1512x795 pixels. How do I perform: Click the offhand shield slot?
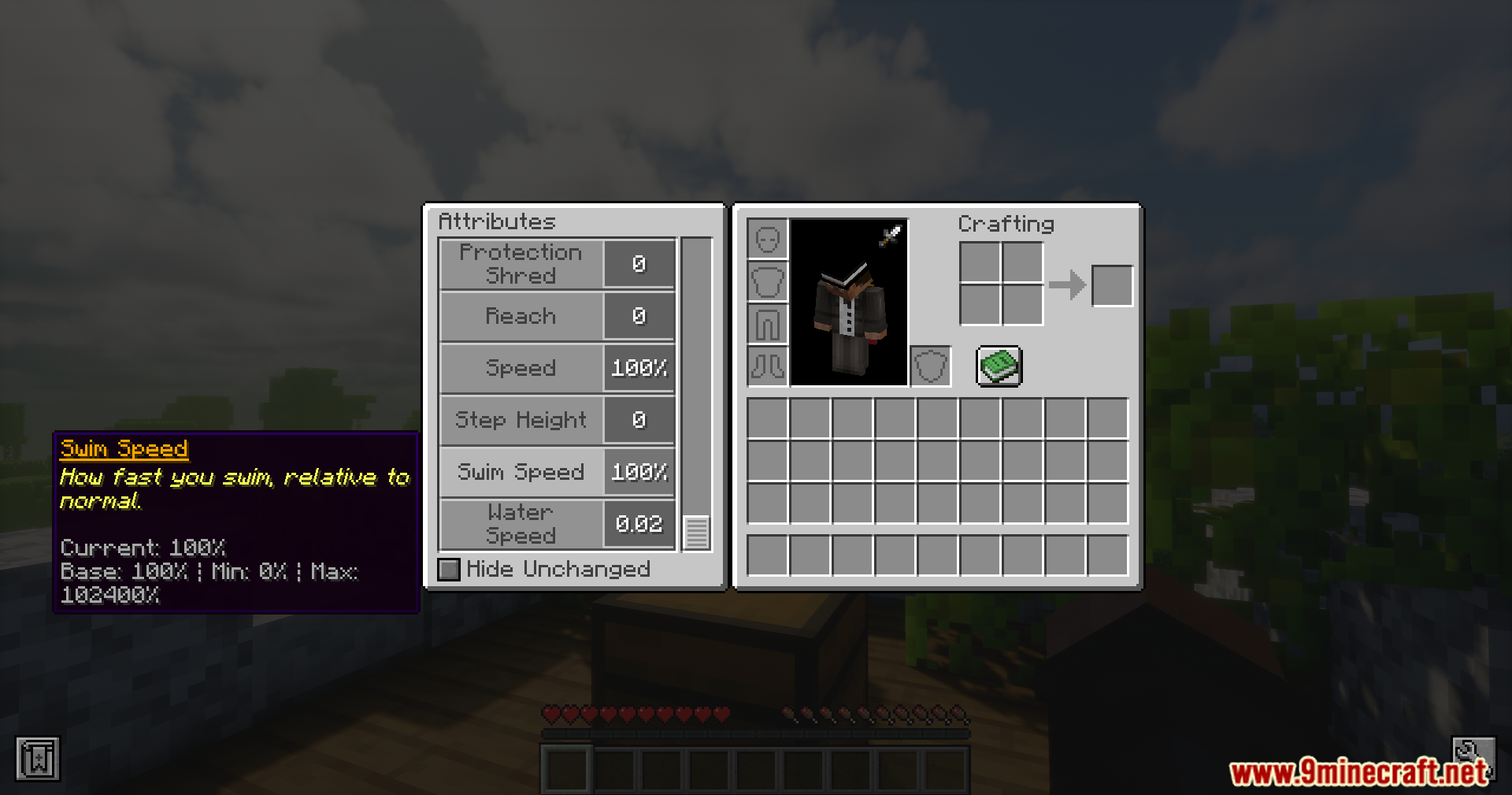tap(929, 367)
